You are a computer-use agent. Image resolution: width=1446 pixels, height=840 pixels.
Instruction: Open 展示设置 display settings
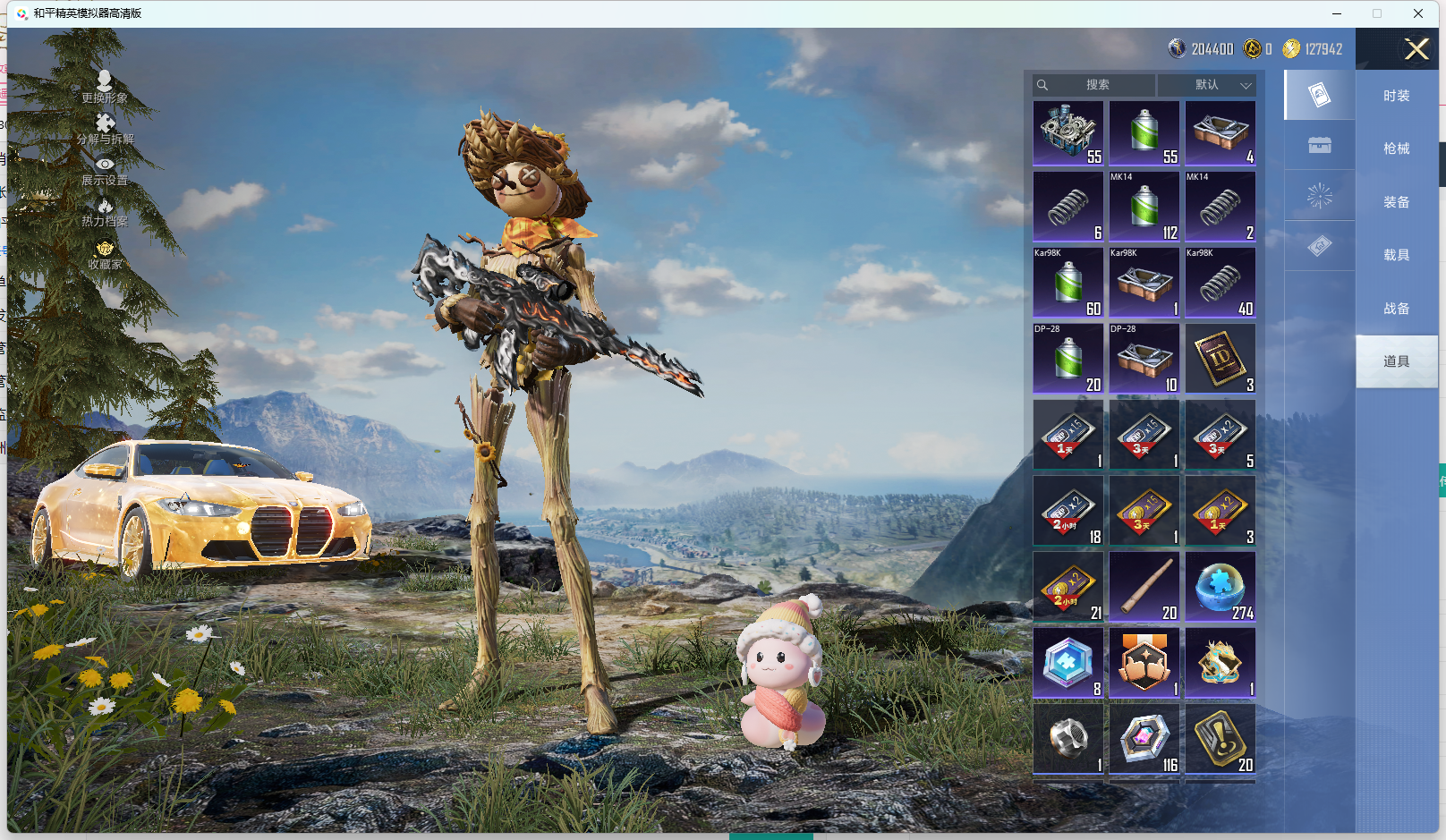click(x=105, y=171)
